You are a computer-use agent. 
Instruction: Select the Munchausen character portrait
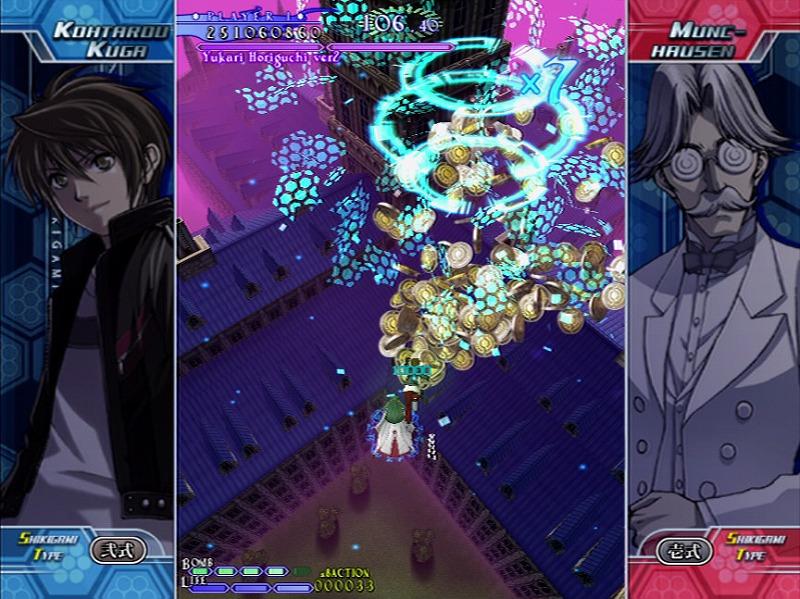pos(713,300)
